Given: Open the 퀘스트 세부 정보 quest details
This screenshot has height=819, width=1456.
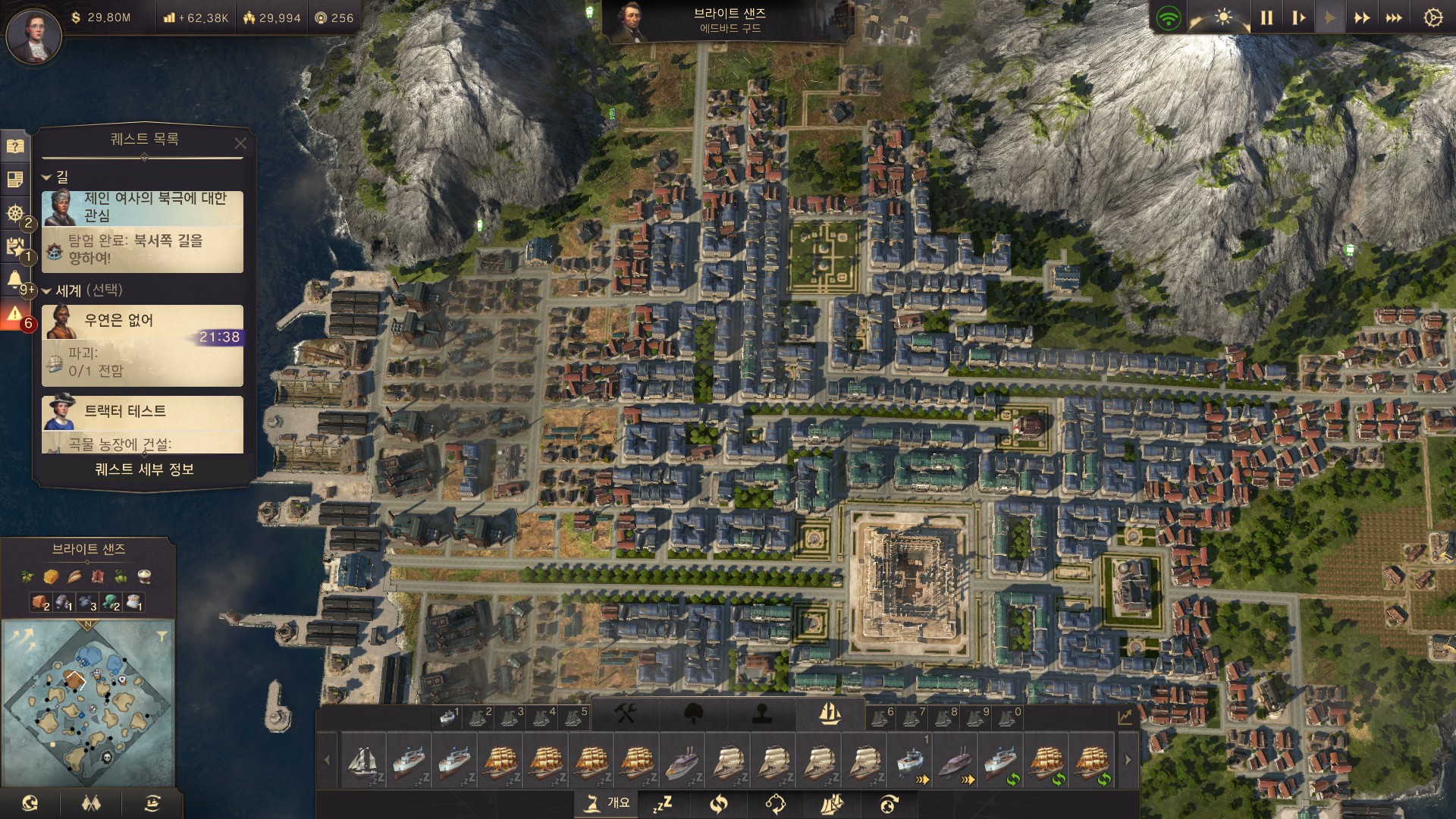Looking at the screenshot, I should tap(144, 469).
